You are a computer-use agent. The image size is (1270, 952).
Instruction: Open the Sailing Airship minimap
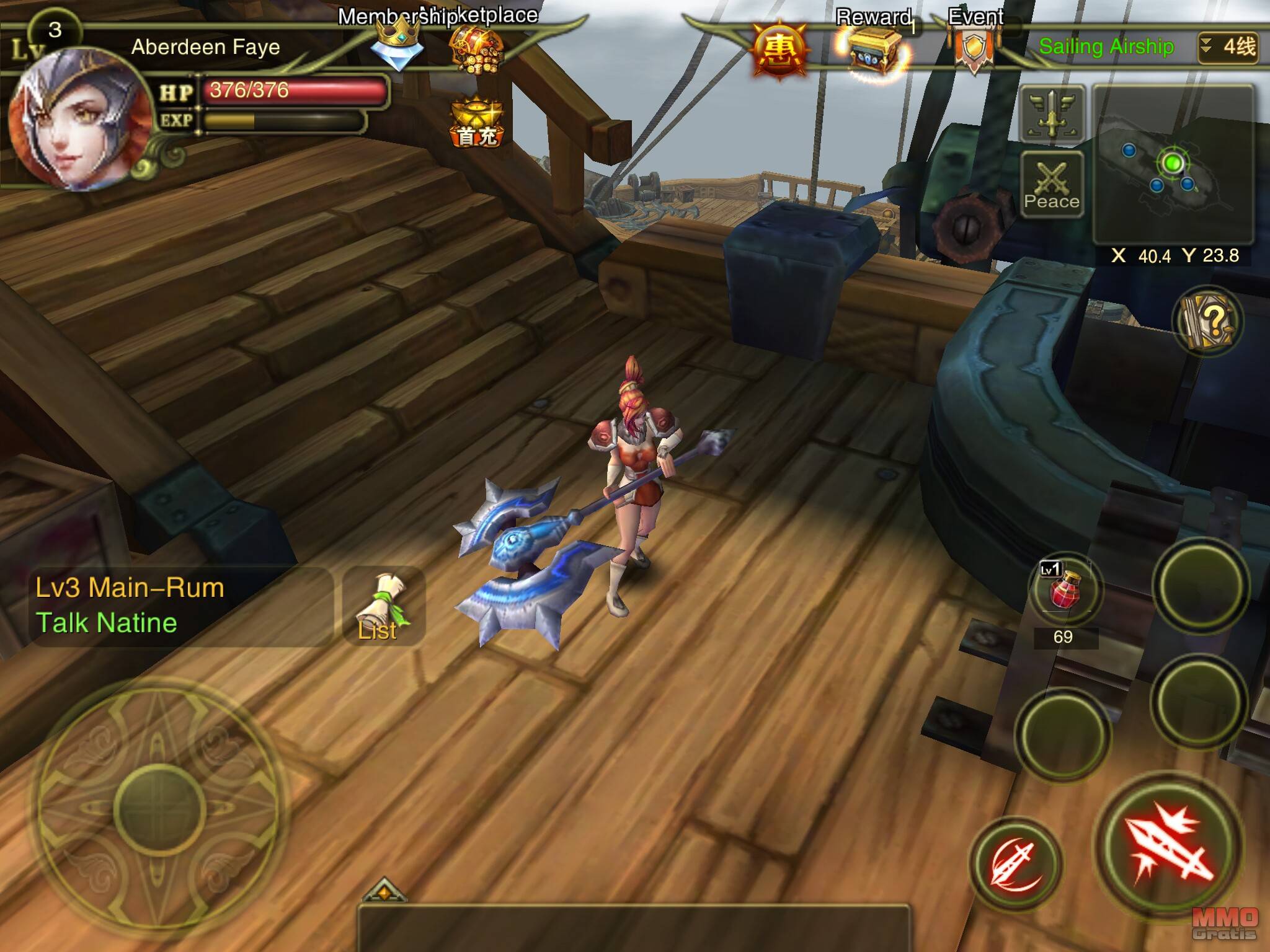click(x=1173, y=164)
